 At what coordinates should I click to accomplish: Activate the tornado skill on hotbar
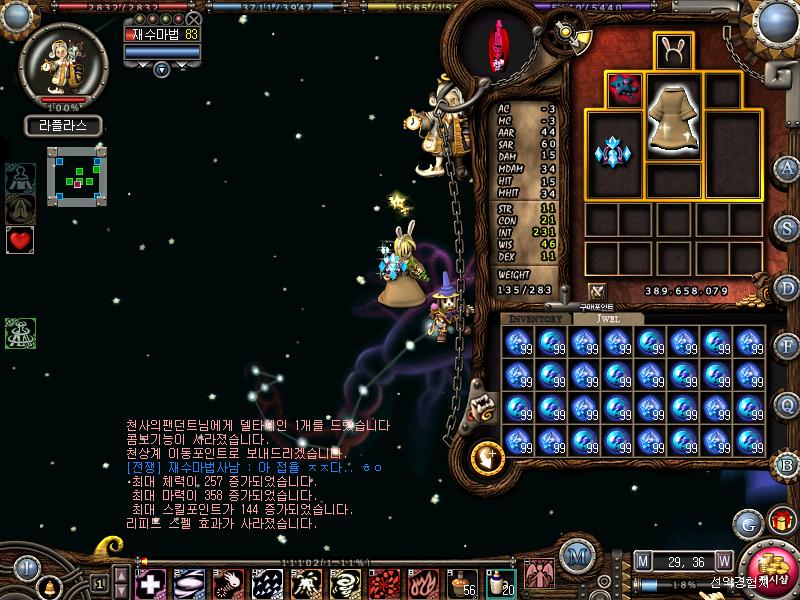[x=344, y=582]
